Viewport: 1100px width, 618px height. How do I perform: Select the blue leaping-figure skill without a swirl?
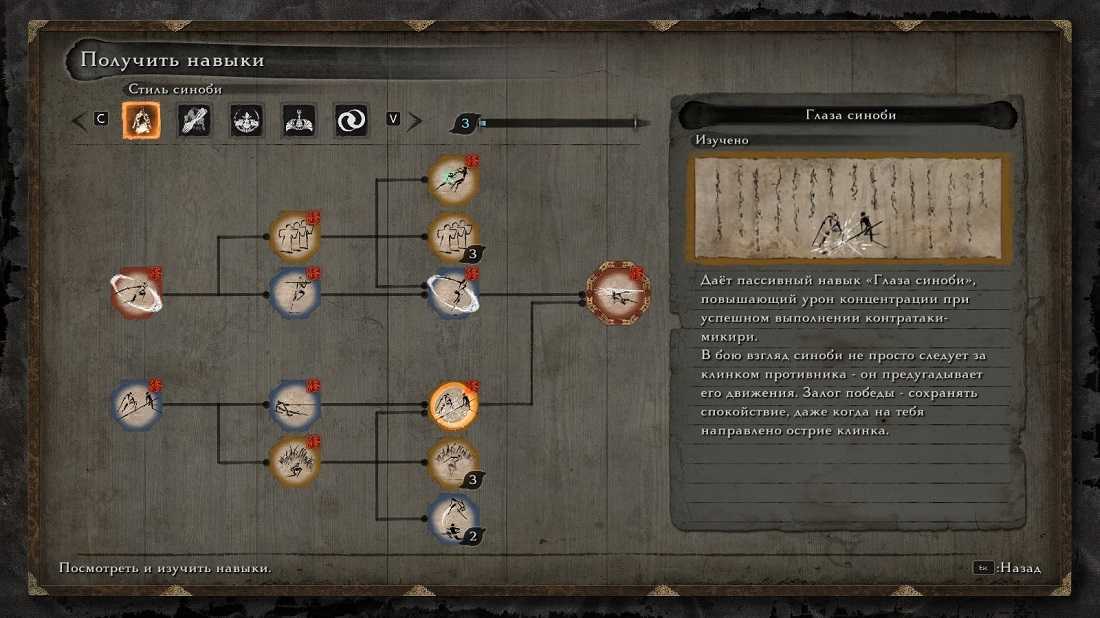pos(295,294)
